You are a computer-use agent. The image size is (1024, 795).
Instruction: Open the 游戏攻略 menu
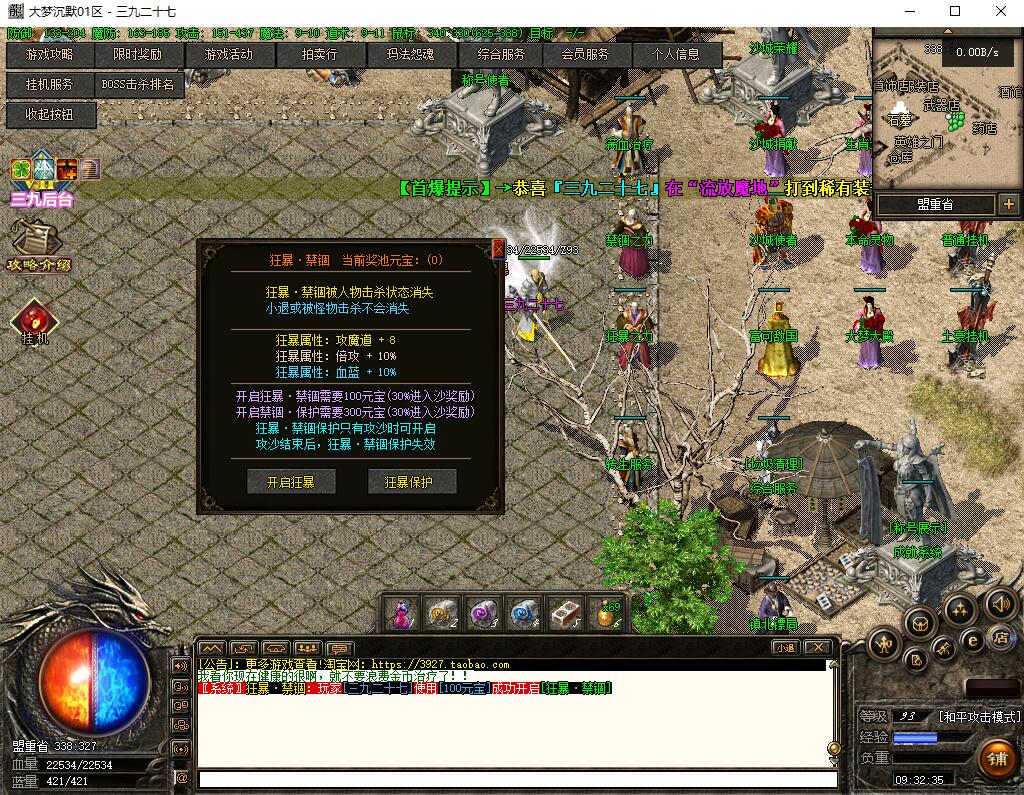click(x=50, y=55)
